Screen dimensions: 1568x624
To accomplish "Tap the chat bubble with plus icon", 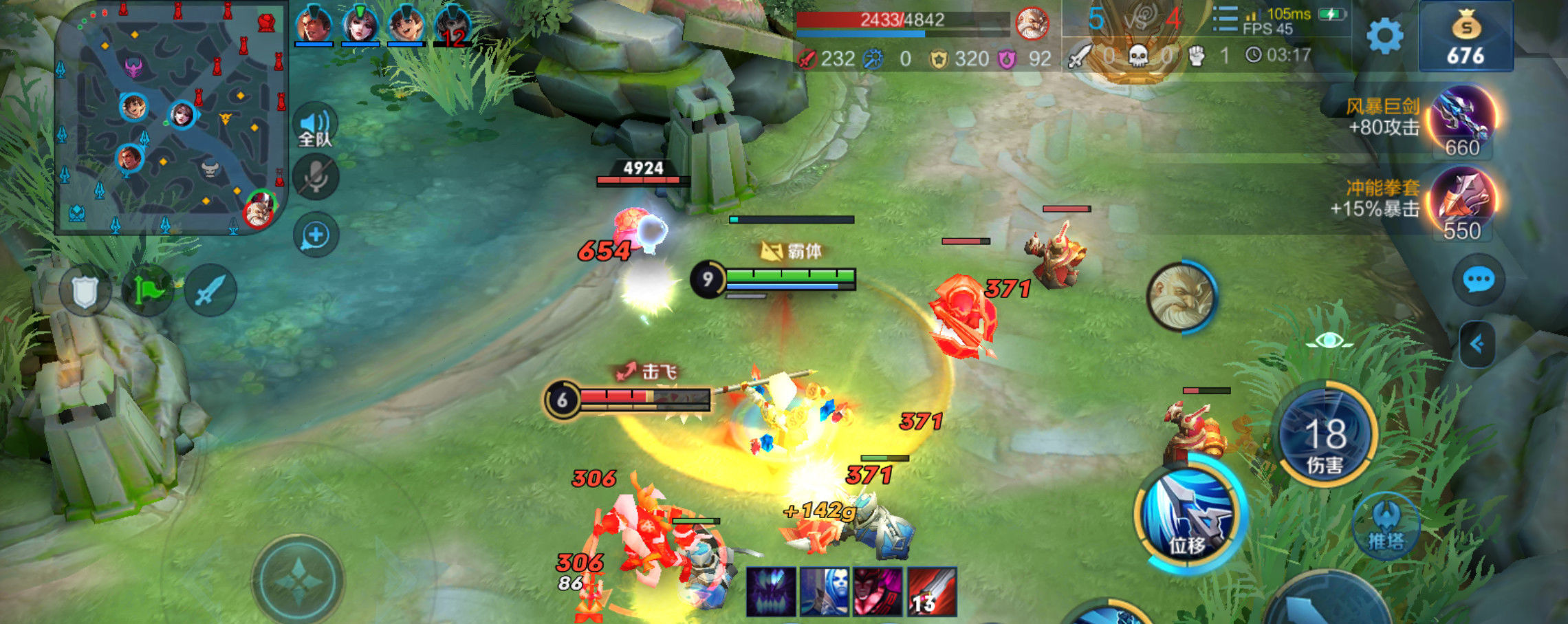I will [316, 235].
